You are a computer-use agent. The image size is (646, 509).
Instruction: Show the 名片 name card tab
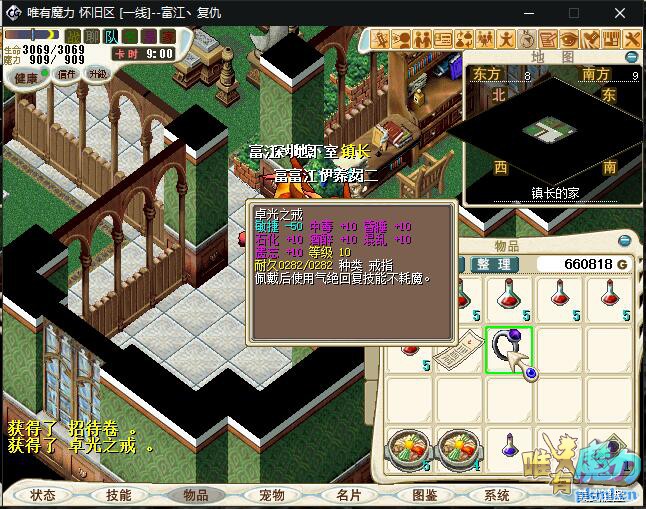(x=348, y=495)
